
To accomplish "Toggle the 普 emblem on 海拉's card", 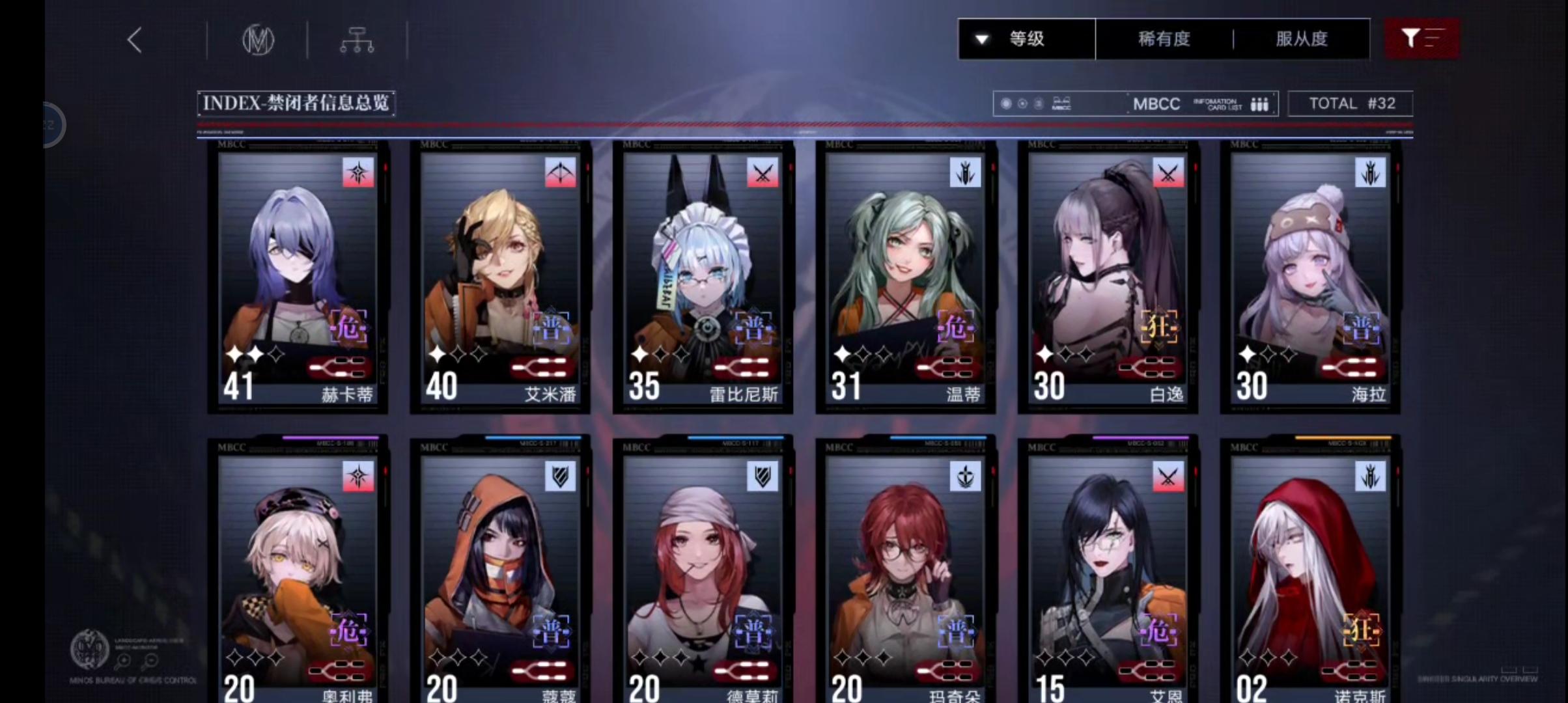I will coord(1362,328).
